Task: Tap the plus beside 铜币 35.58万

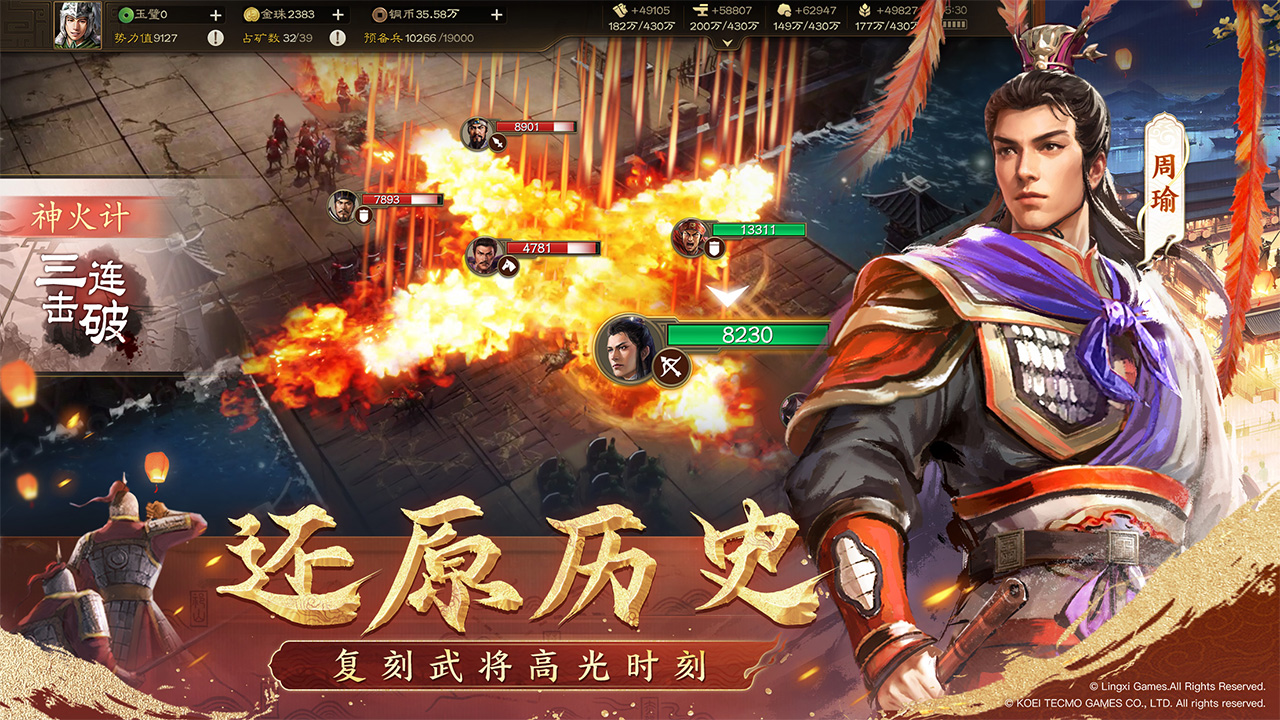Action: pos(495,14)
